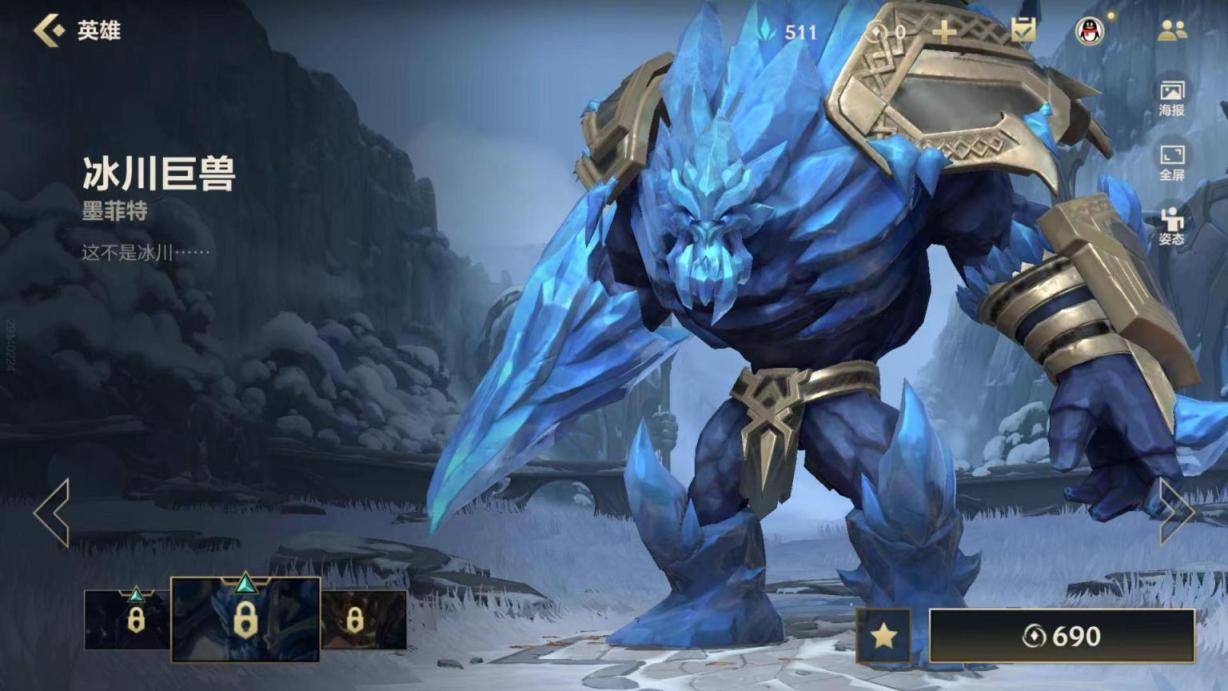Select the highlighted middle skin thumbnail

(245, 619)
